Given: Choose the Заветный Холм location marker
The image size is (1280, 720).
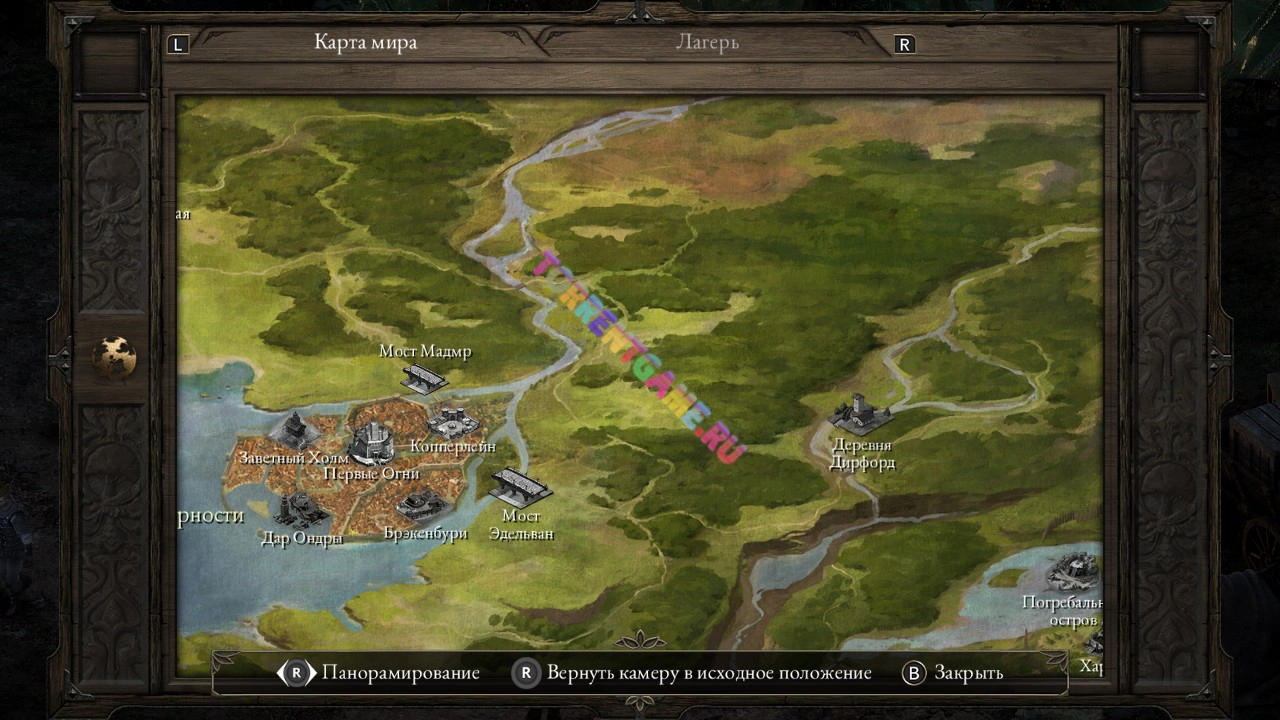Looking at the screenshot, I should coord(294,431).
